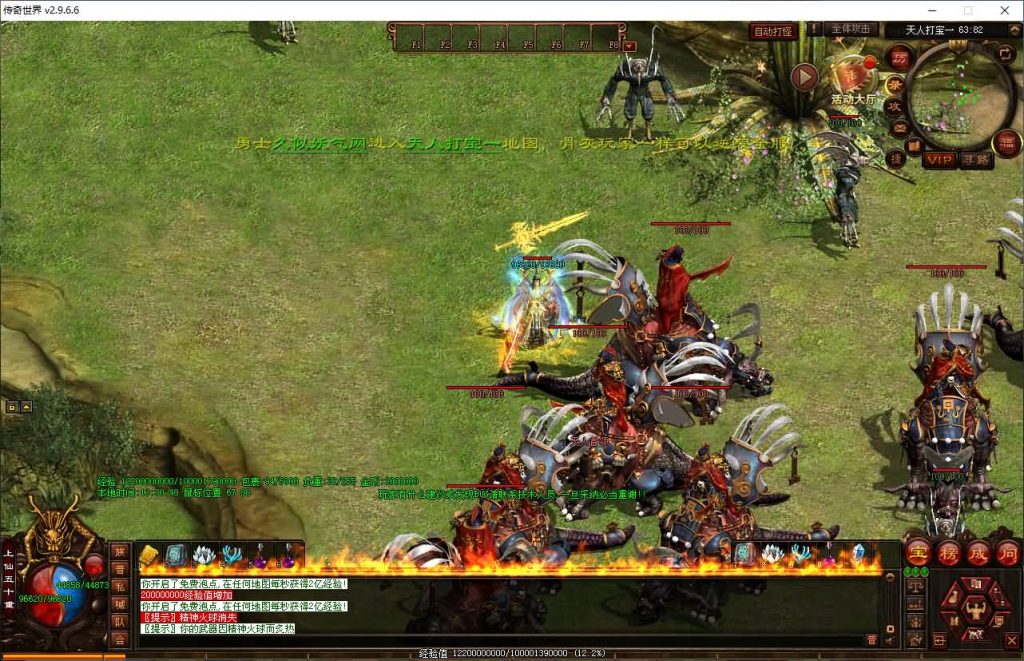The height and width of the screenshot is (661, 1024).
Task: Open the VIP panel
Action: click(939, 159)
